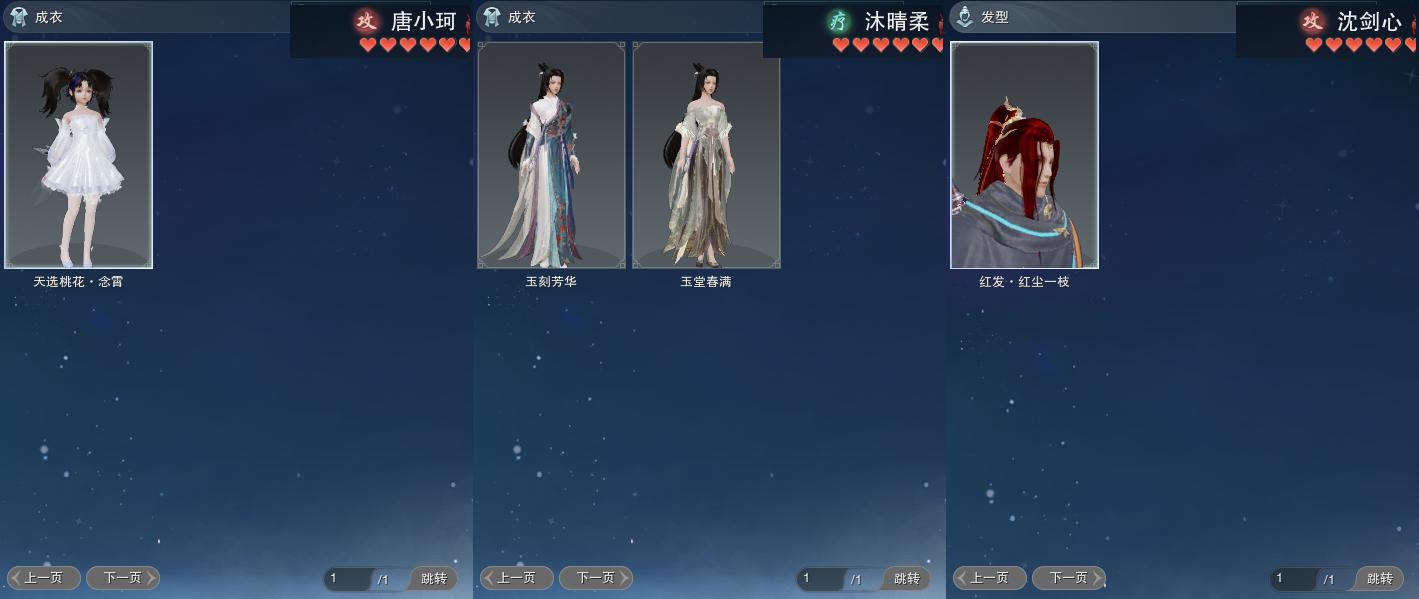Click 上一页 in 沈剑心's hairstyle panel
This screenshot has width=1419, height=599.
tap(990, 578)
